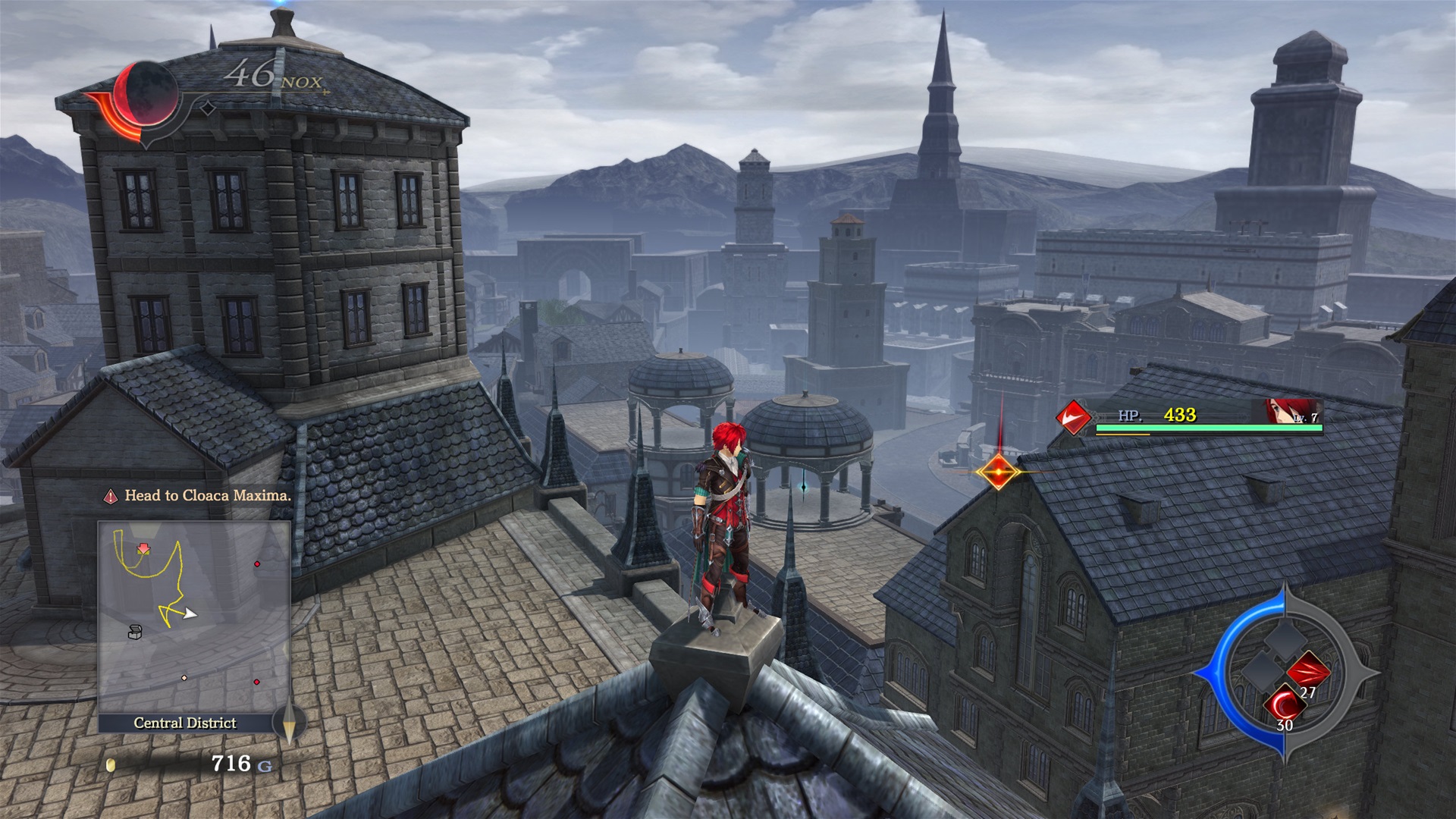Select the "Head to Cloaca Maxima" objective tracker
Image resolution: width=1456 pixels, height=819 pixels.
tap(197, 496)
